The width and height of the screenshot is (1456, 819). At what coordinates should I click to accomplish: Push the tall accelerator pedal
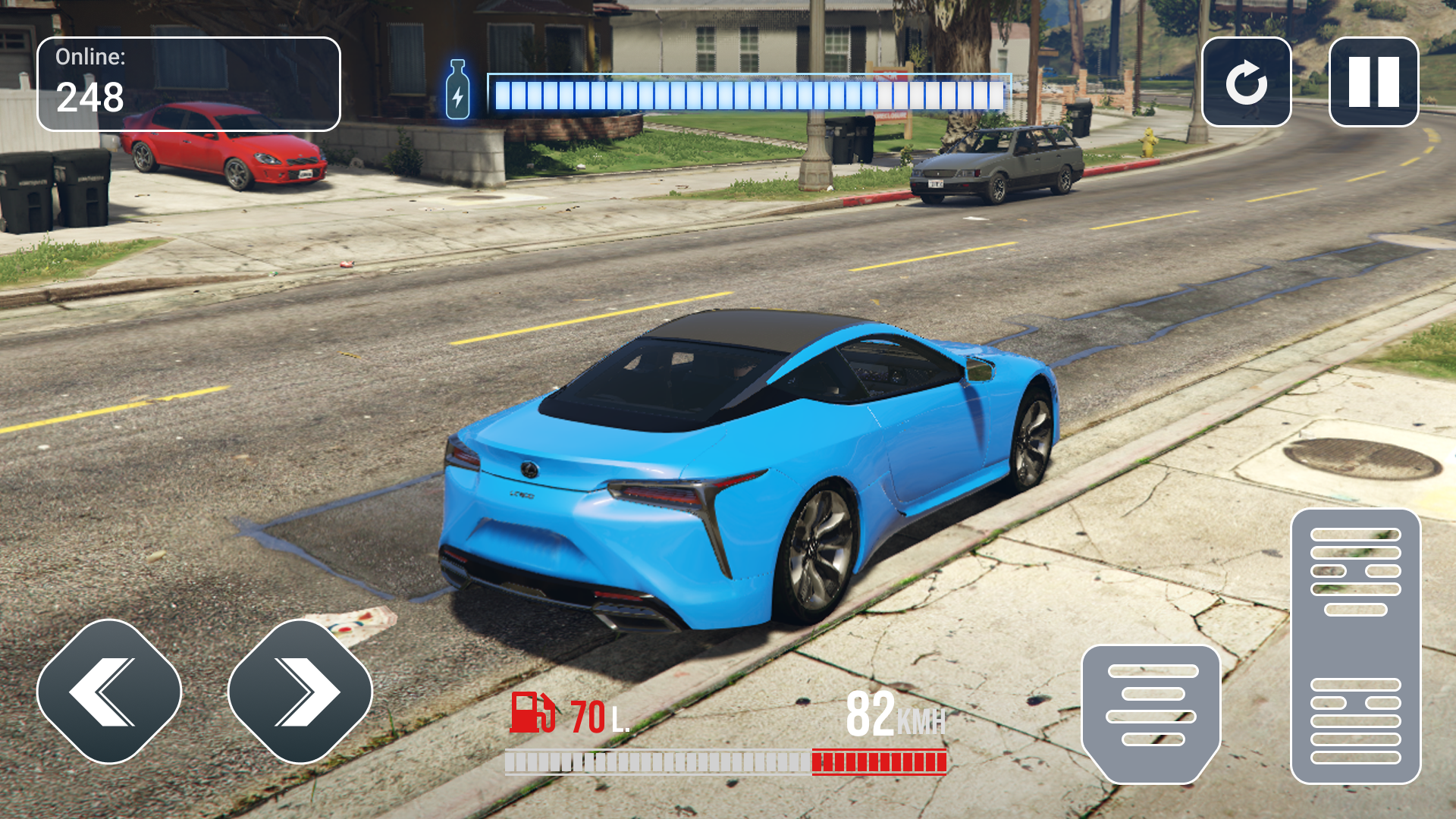1355,646
